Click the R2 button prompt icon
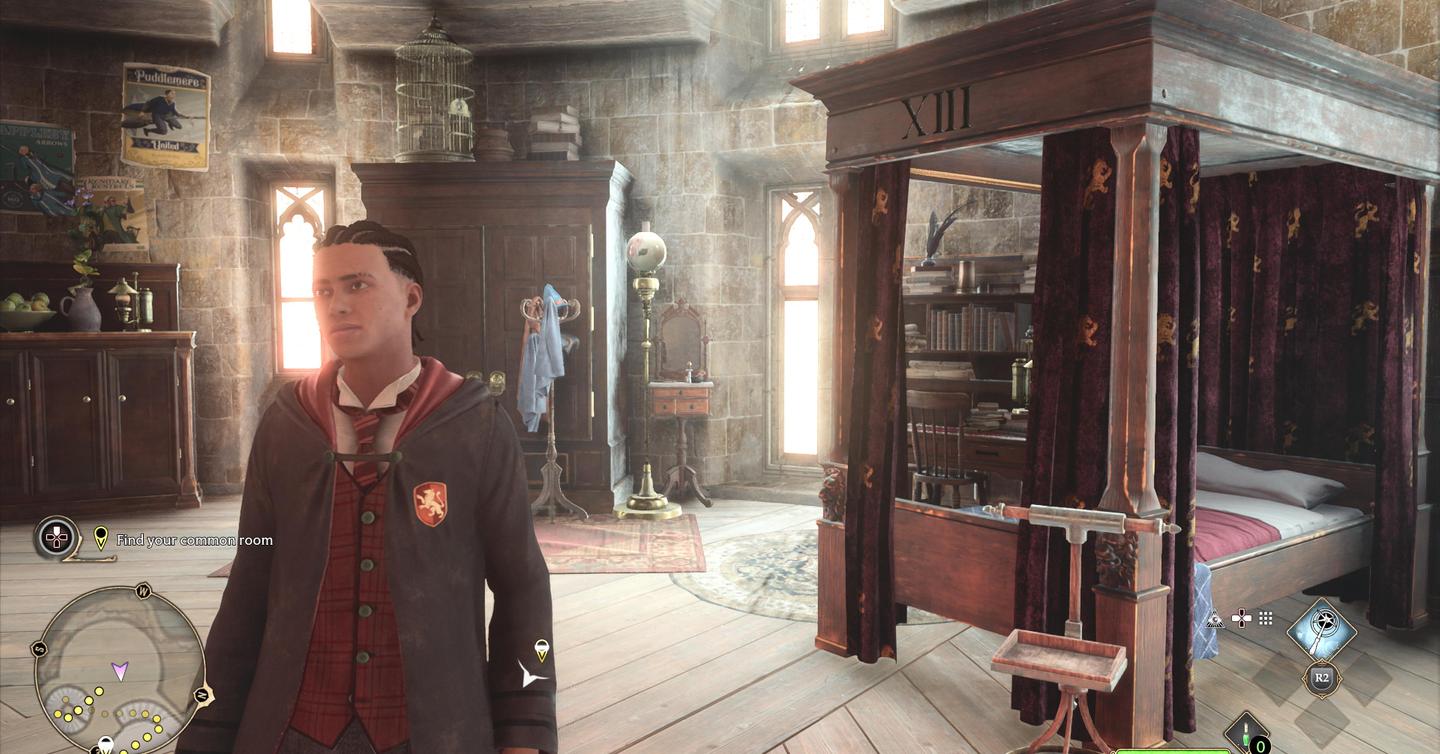Image resolution: width=1440 pixels, height=754 pixels. pyautogui.click(x=1322, y=677)
